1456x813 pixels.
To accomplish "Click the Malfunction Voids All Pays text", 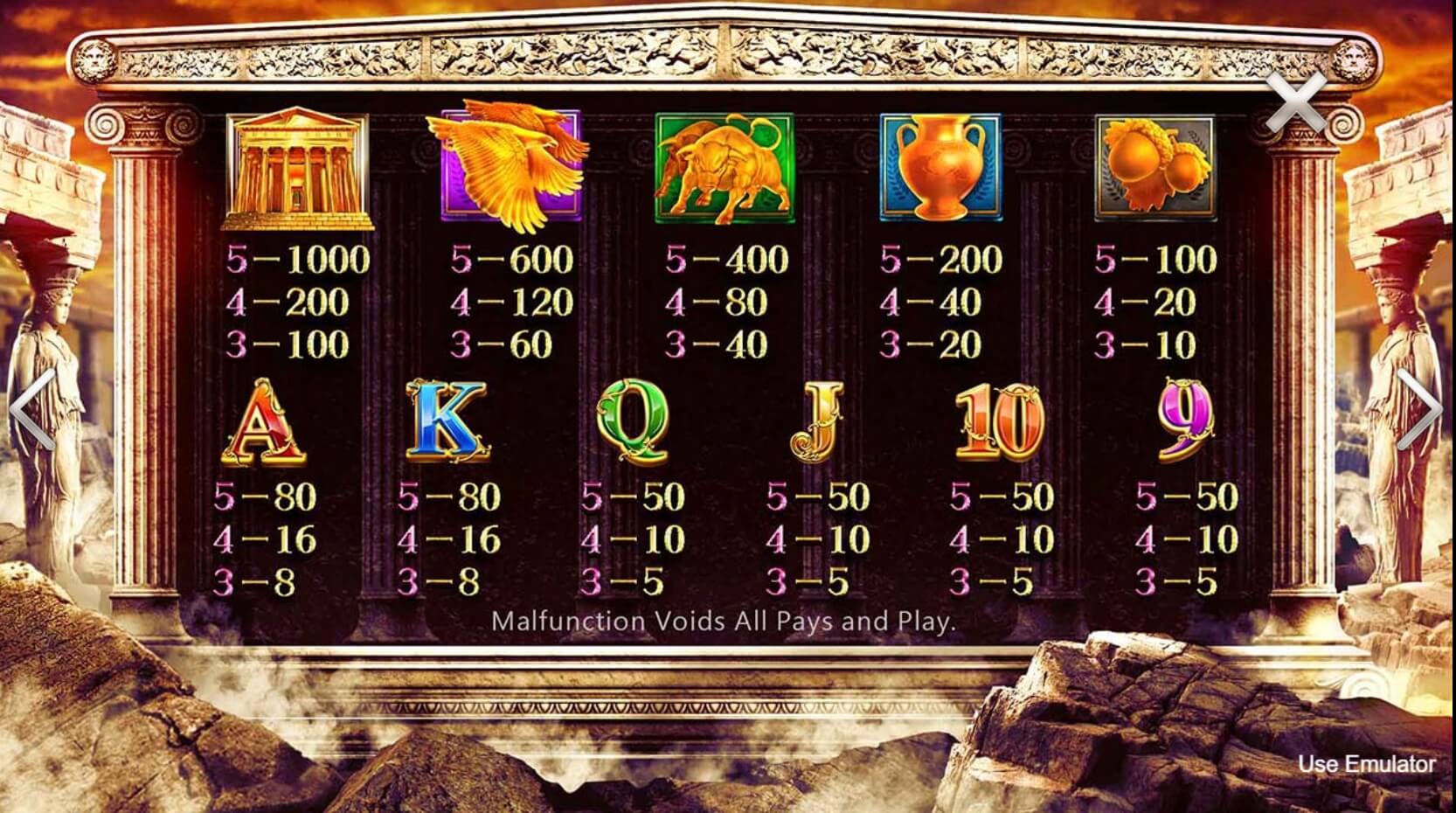I will click(725, 622).
